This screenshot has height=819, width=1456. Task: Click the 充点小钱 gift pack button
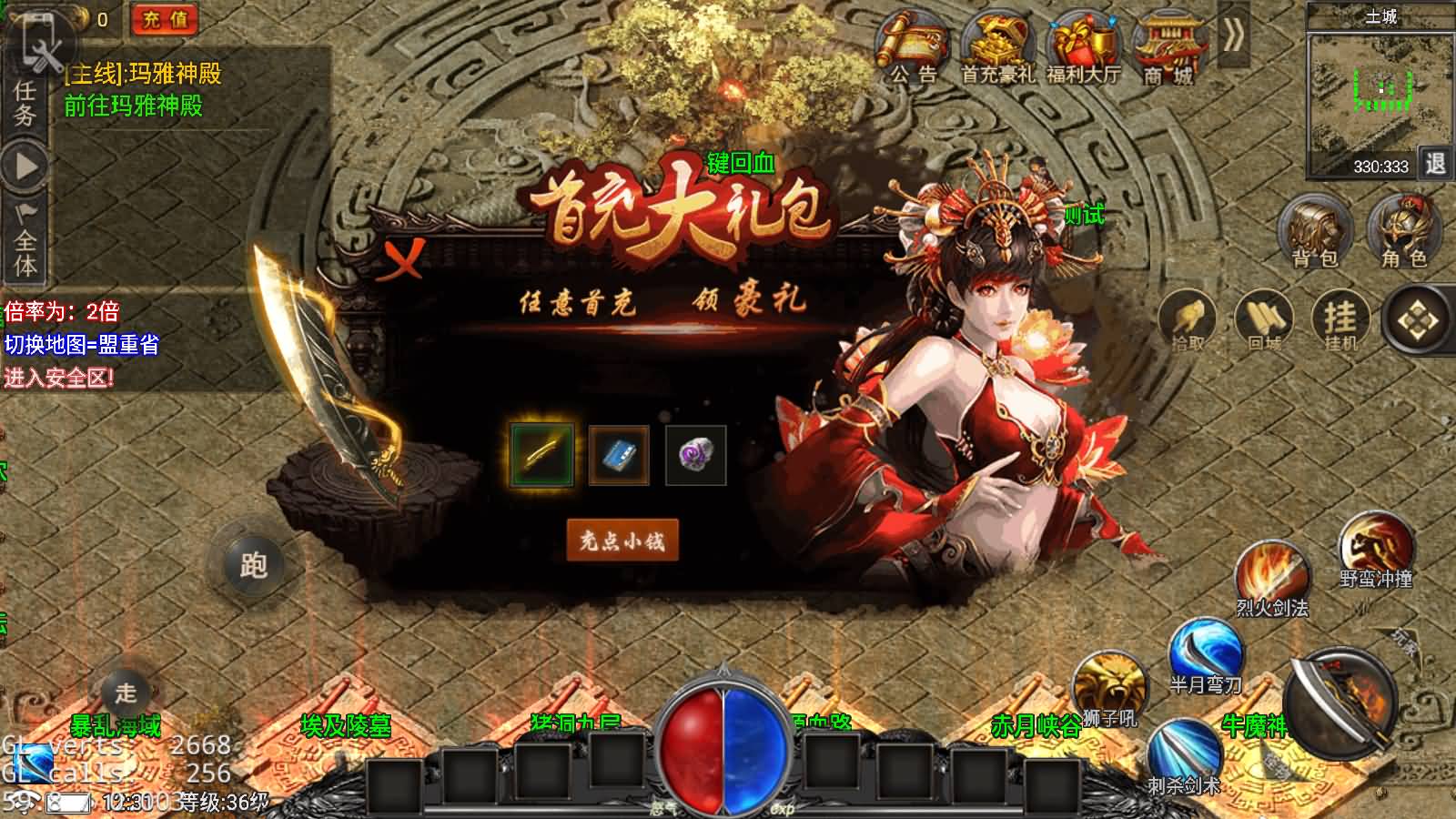click(x=623, y=539)
